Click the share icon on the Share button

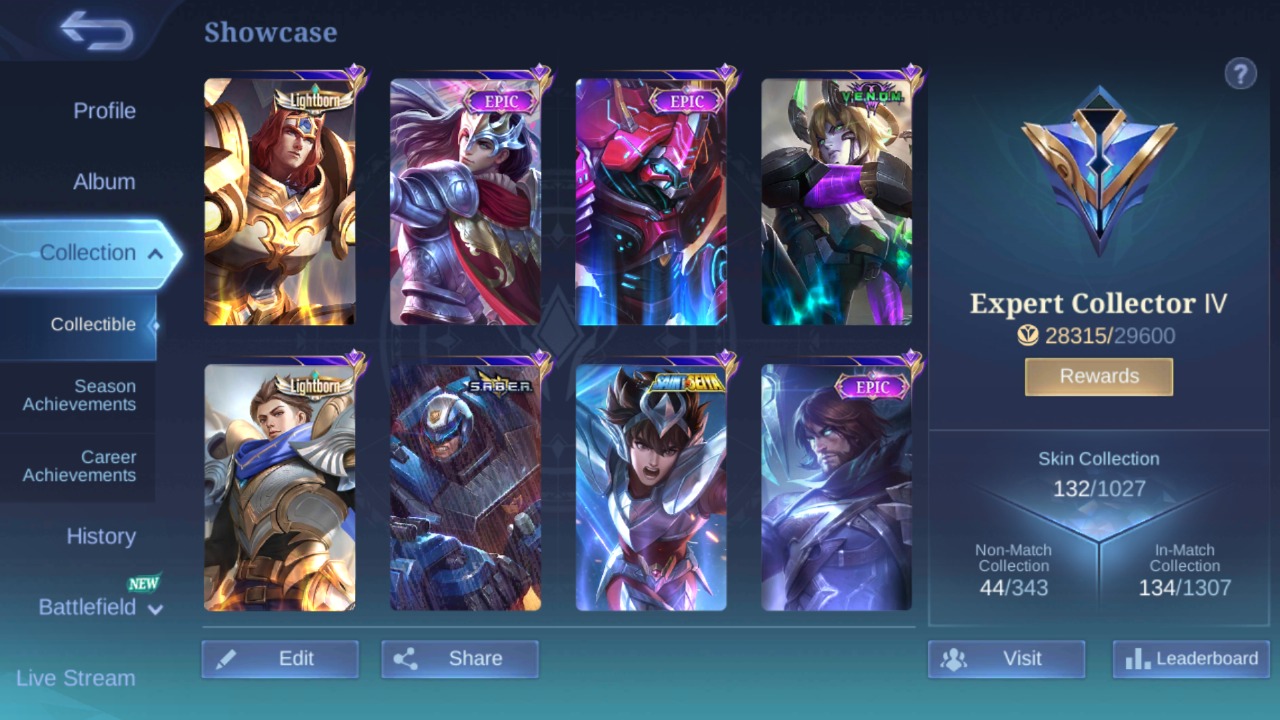pos(408,658)
